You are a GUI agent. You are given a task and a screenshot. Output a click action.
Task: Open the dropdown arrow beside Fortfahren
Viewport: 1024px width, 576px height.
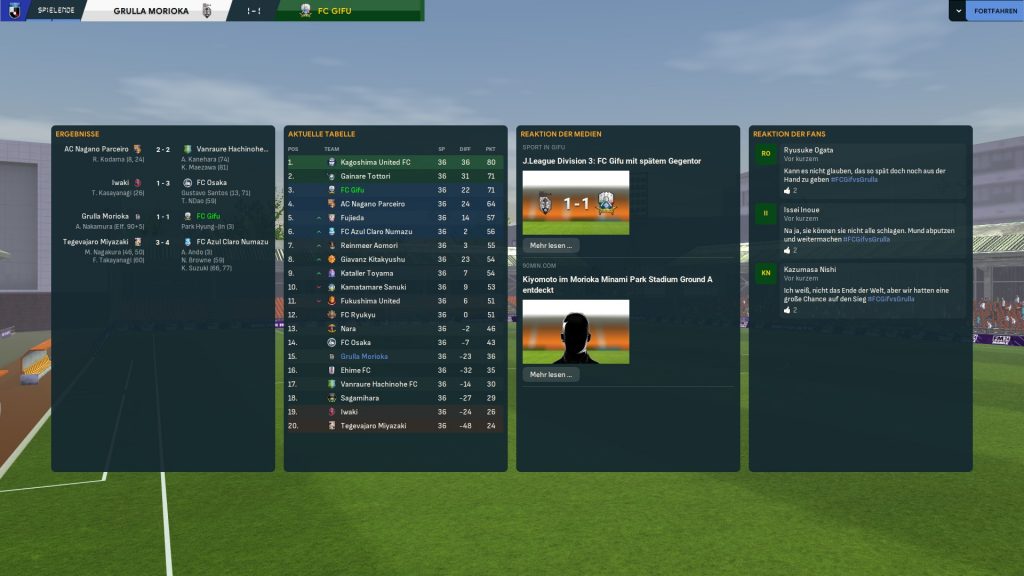tap(957, 11)
